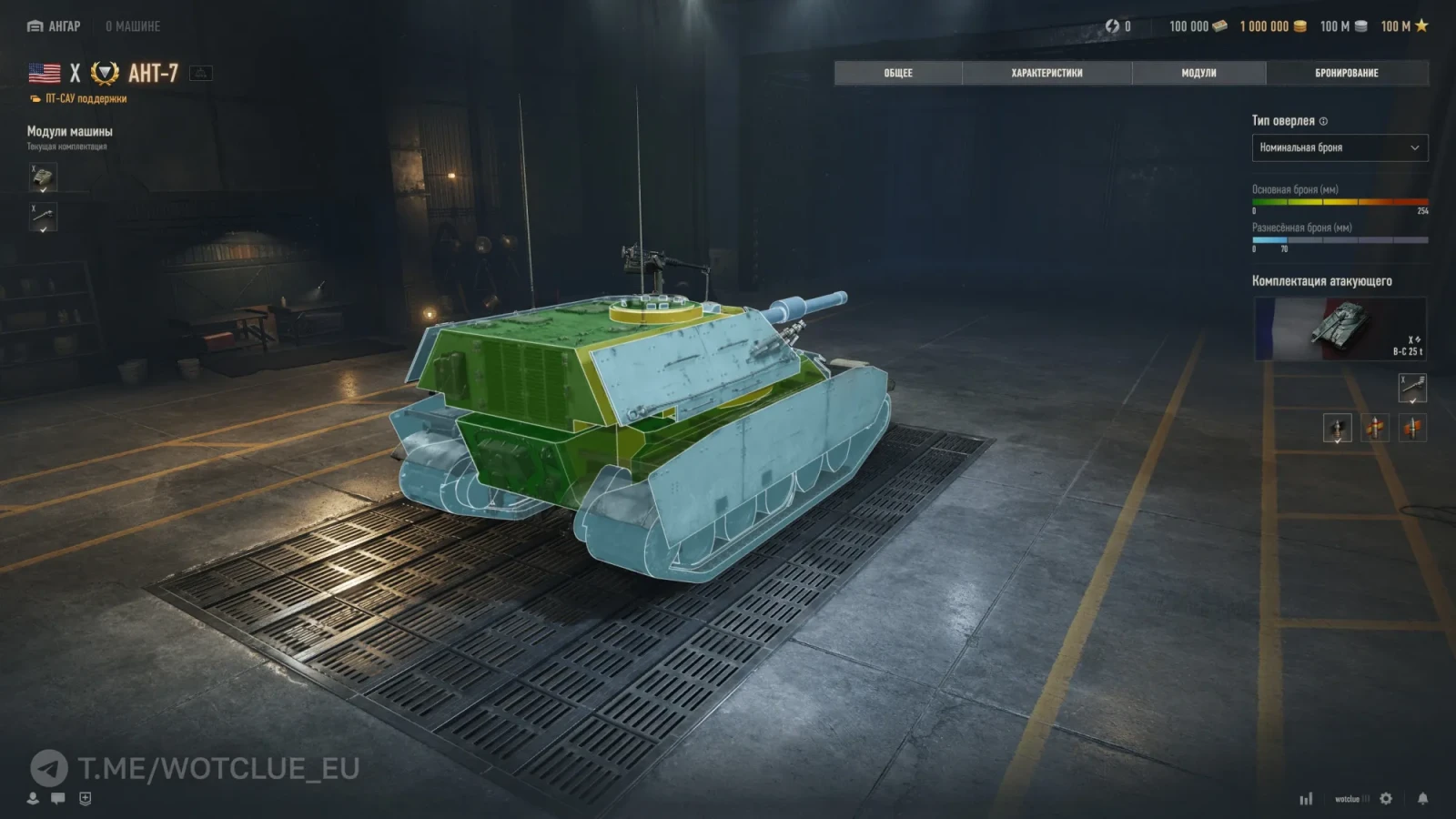Image resolution: width=1456 pixels, height=819 pixels.
Task: Select the attacker's gun module slot
Action: [x=1411, y=389]
